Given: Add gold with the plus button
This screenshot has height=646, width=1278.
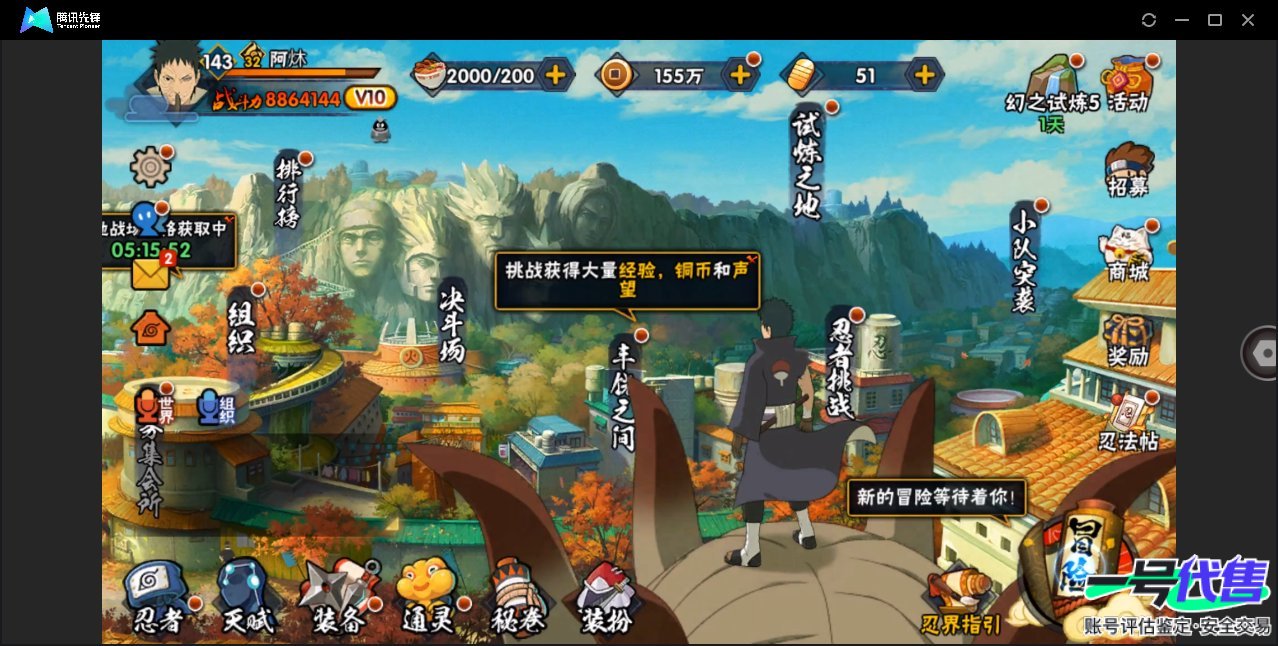Looking at the screenshot, I should click(x=925, y=75).
